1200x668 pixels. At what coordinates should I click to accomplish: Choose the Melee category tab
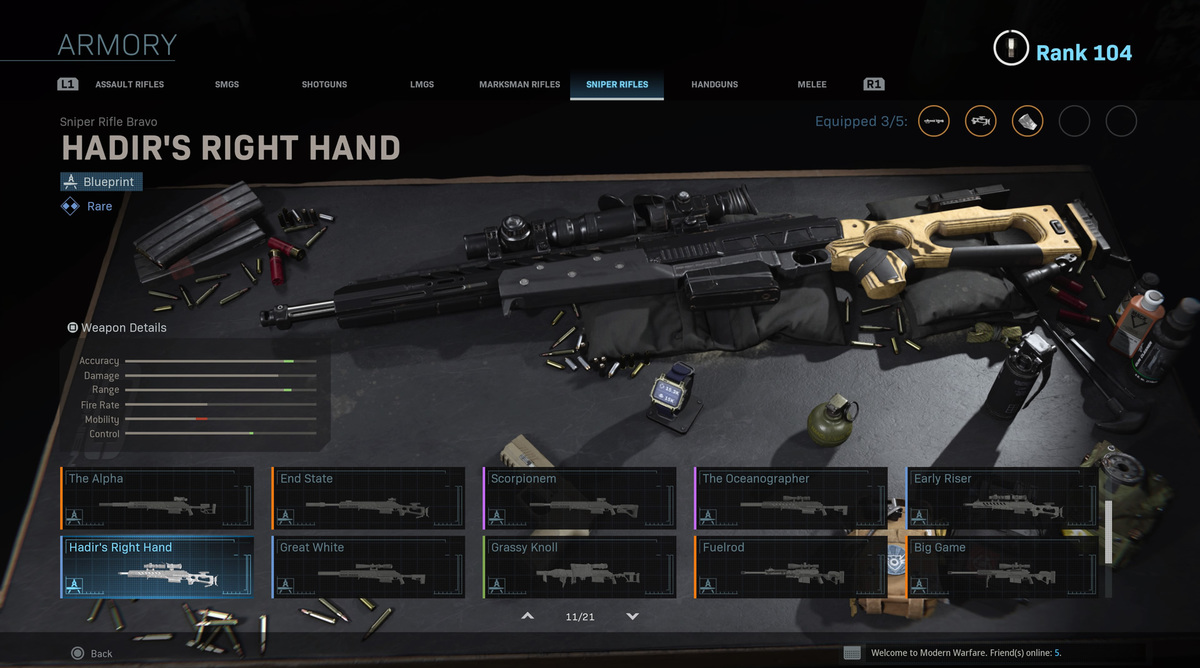tap(812, 85)
